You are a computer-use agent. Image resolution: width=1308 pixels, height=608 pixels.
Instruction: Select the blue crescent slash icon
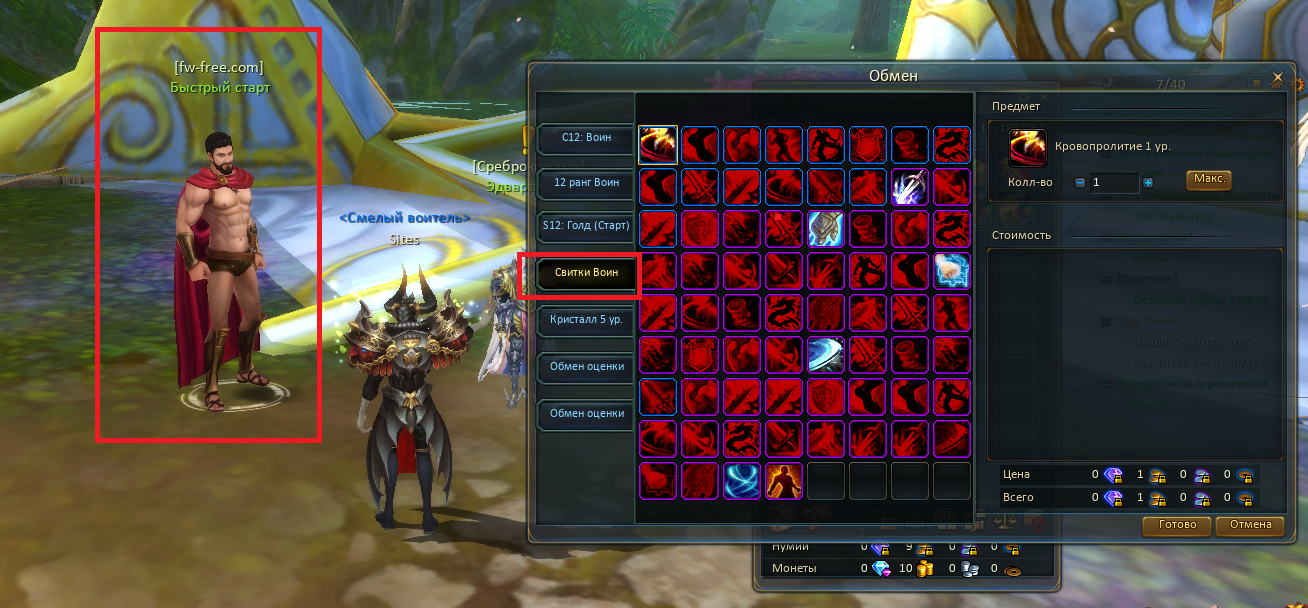click(826, 355)
